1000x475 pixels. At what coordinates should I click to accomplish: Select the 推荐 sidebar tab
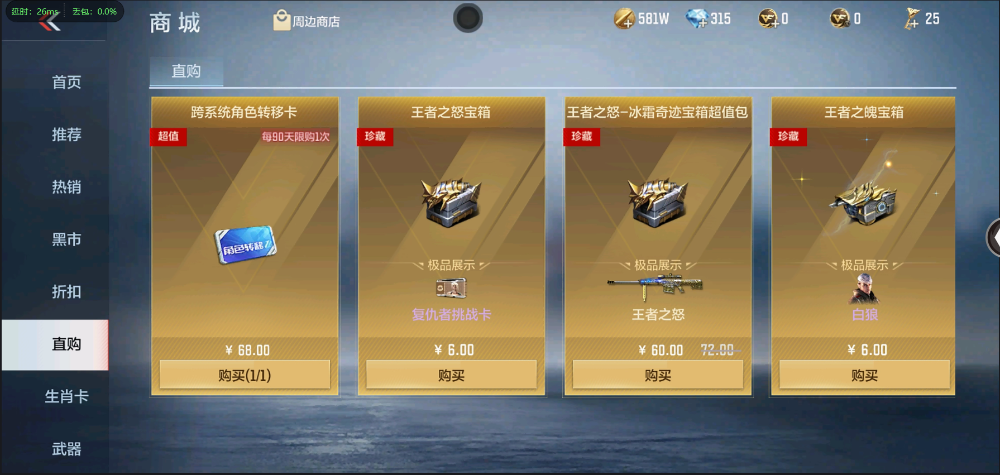[x=66, y=134]
